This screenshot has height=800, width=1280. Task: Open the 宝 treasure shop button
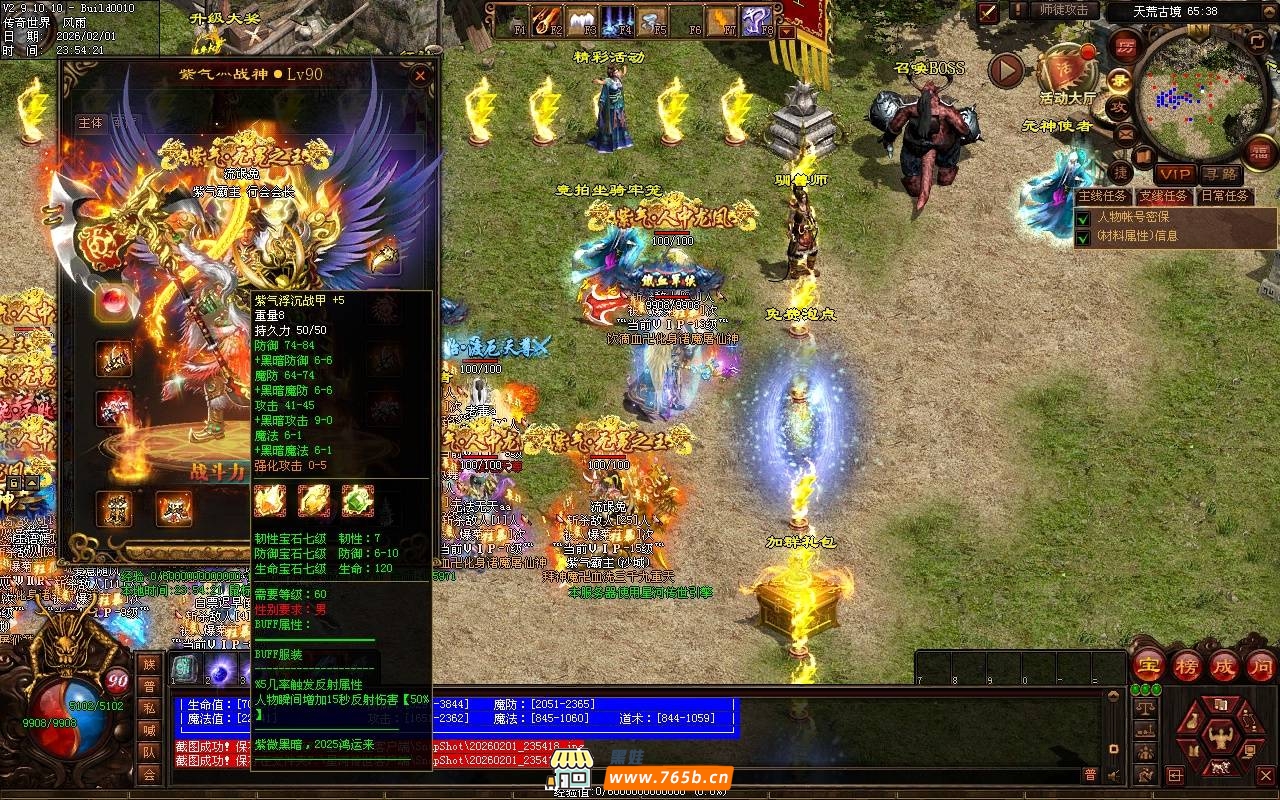[1147, 665]
